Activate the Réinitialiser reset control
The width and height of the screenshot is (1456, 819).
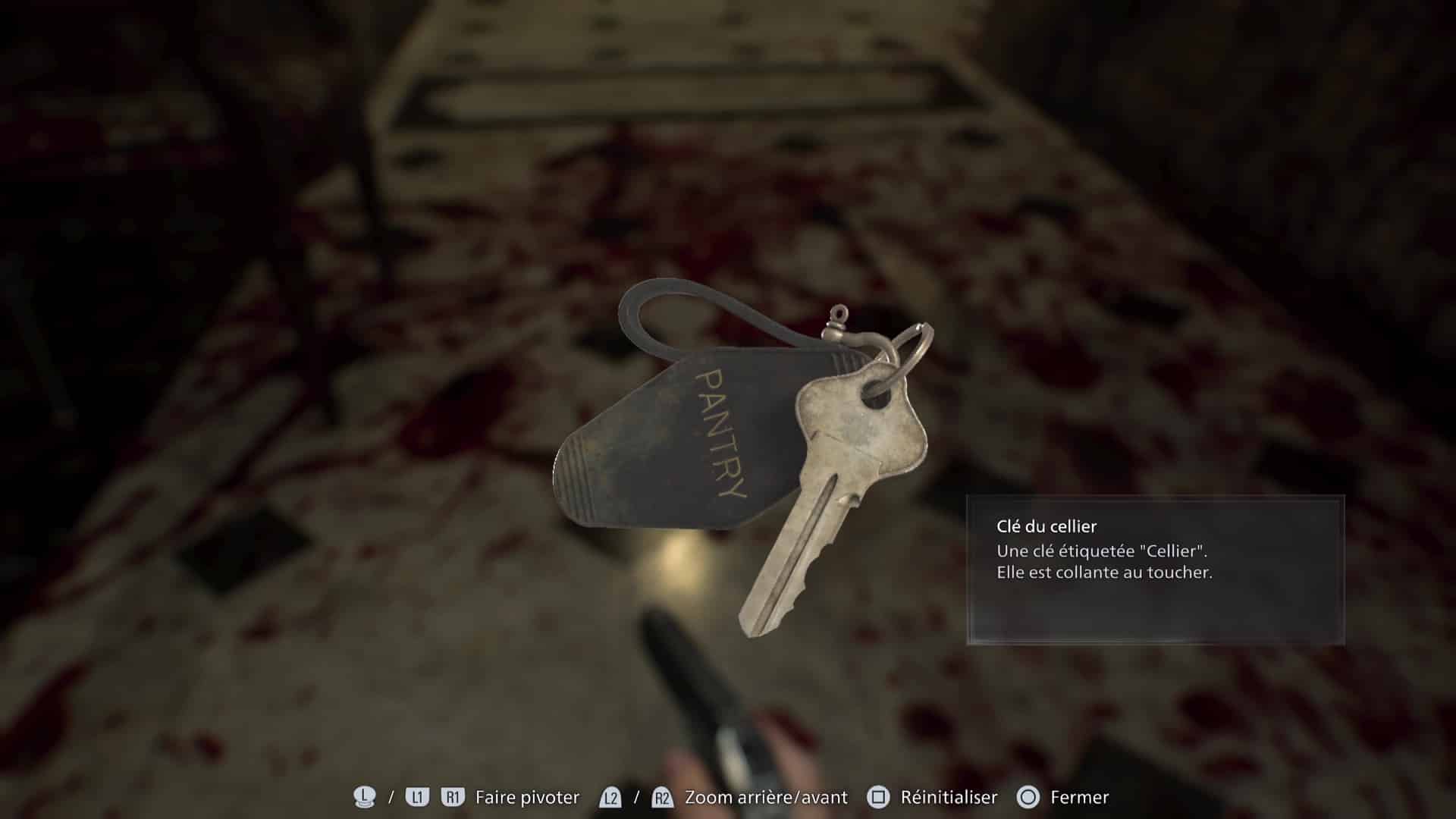coord(947,797)
